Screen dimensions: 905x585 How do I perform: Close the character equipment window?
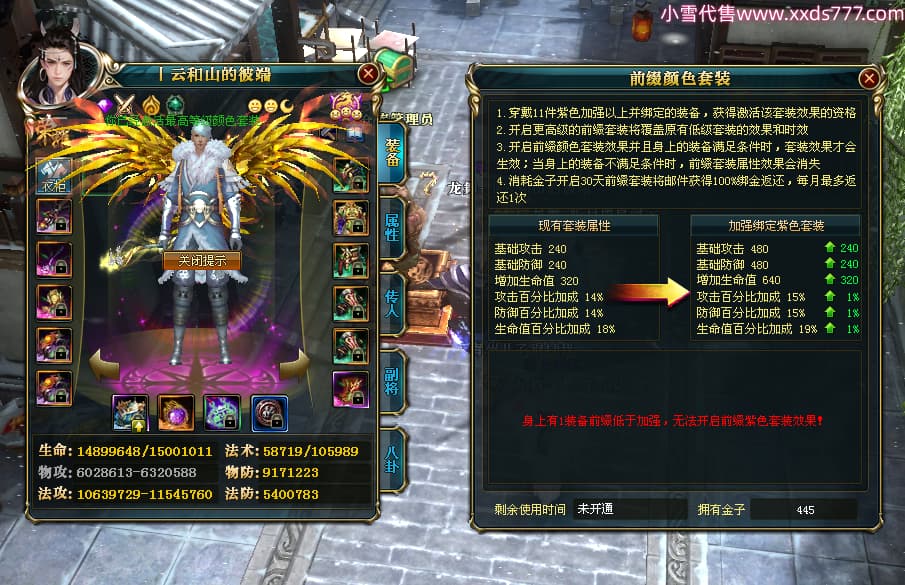[x=368, y=73]
